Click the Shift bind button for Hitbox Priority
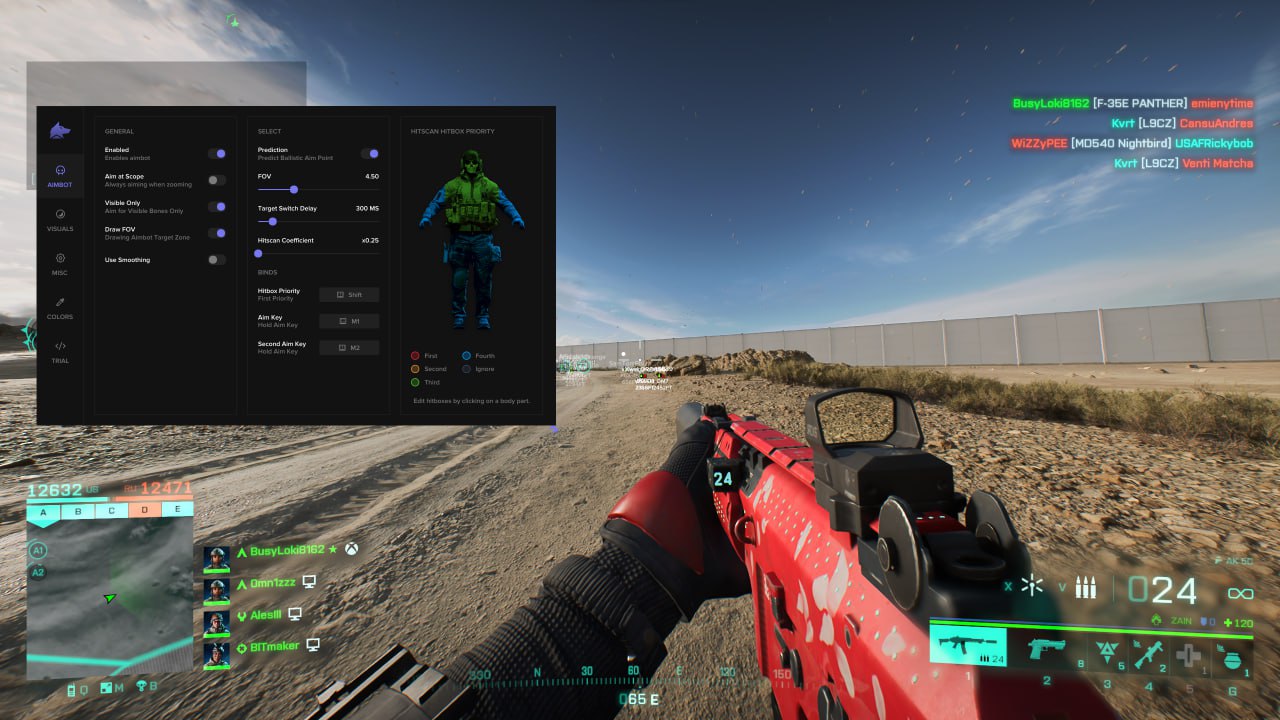The width and height of the screenshot is (1280, 720). (349, 294)
